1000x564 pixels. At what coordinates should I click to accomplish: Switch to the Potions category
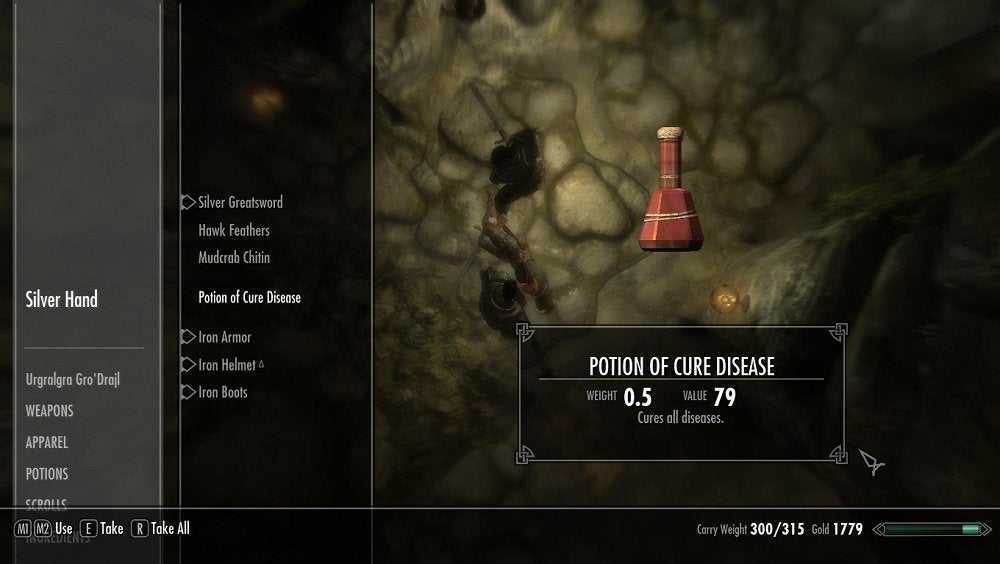coord(47,473)
